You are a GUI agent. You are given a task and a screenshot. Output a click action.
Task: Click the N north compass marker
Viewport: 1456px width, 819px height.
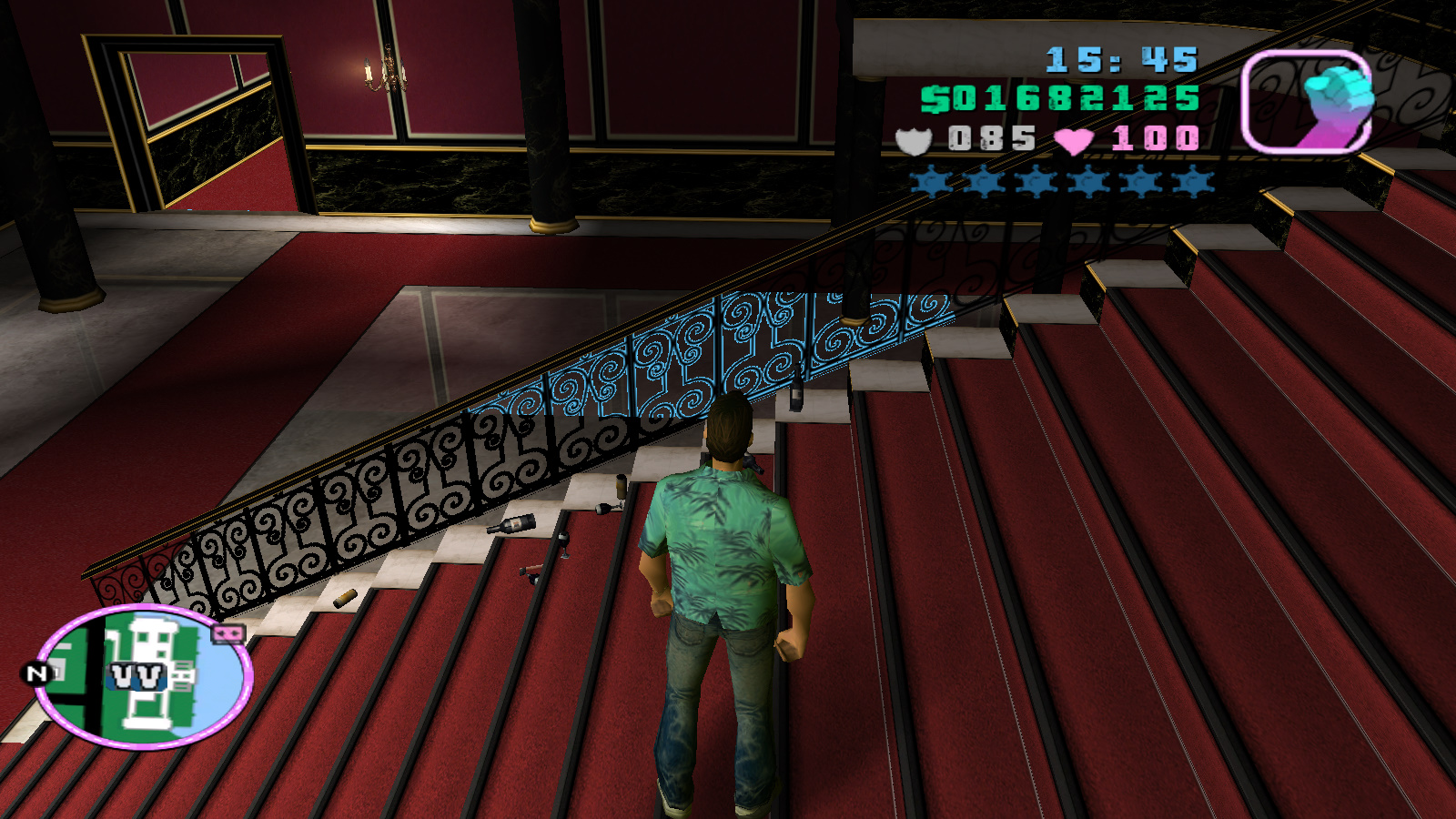click(x=35, y=673)
